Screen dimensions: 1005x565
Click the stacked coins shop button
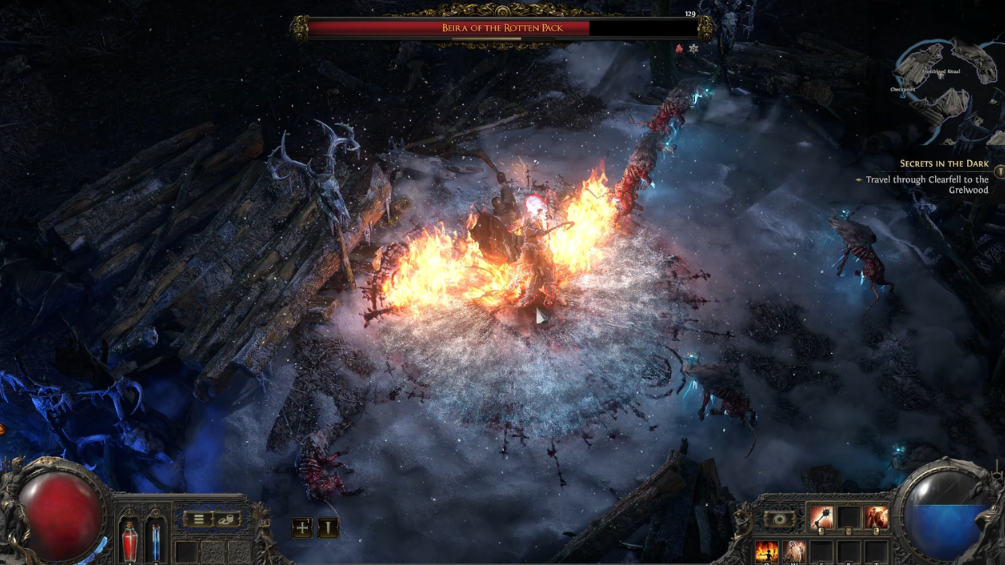pyautogui.click(x=226, y=520)
